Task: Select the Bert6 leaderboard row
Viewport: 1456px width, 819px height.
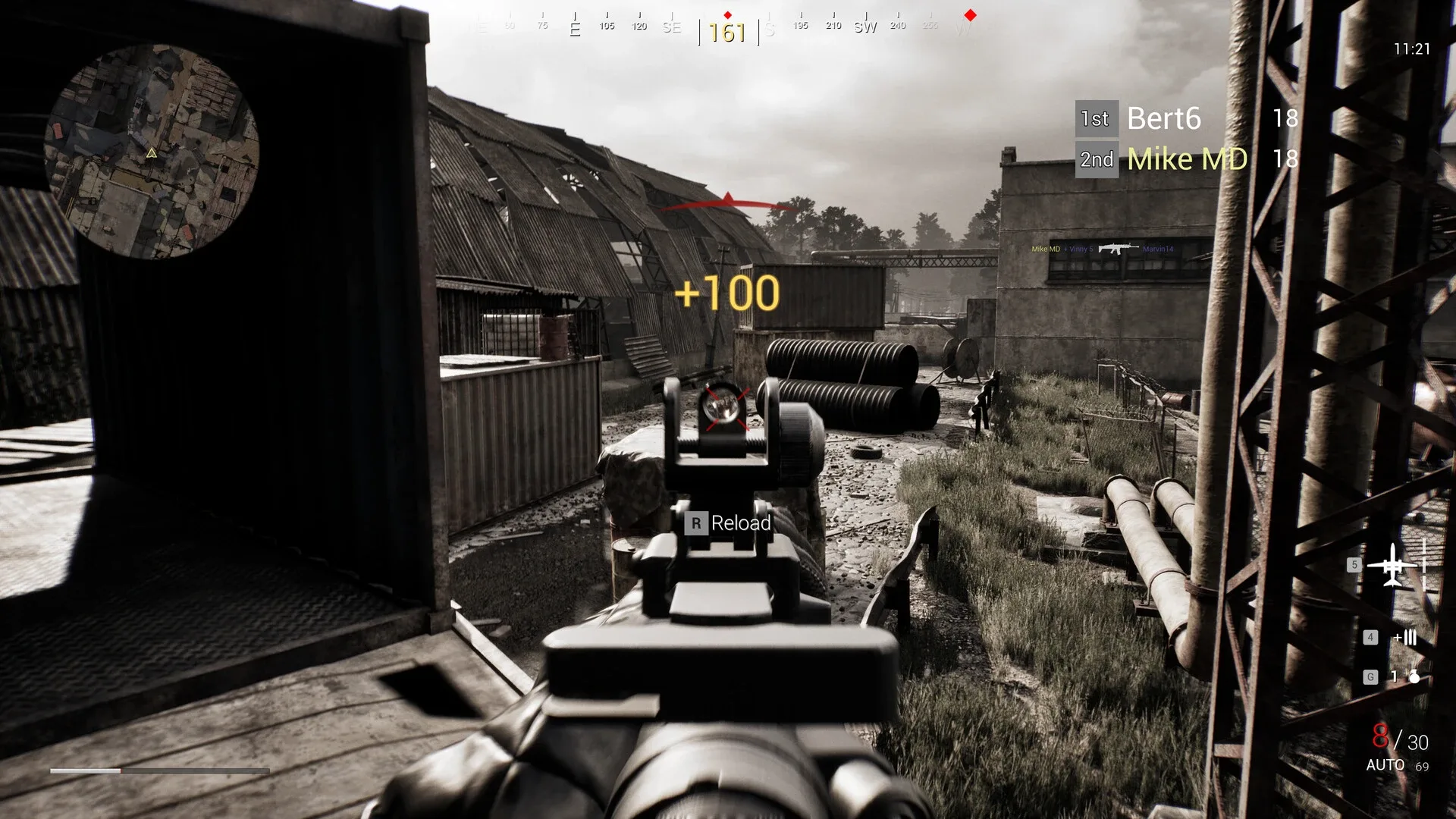Action: click(1163, 119)
